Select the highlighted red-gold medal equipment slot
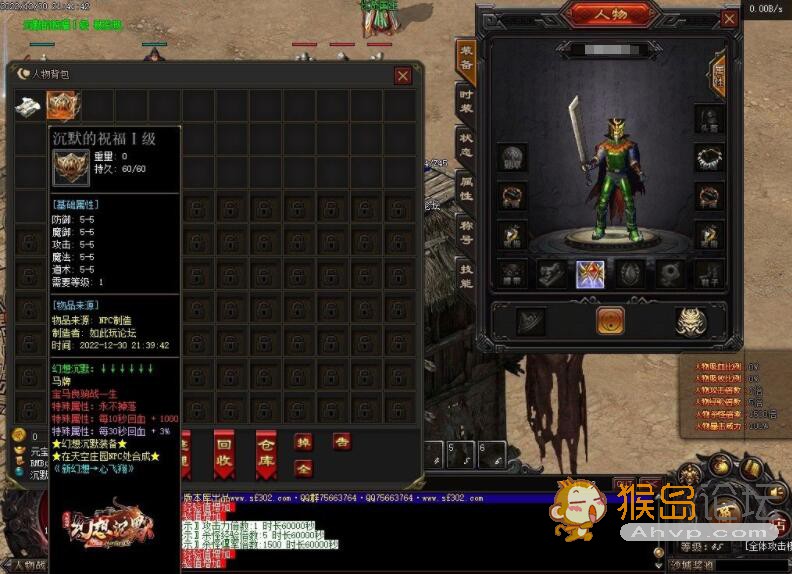Viewport: 792px width, 574px height. [589, 275]
